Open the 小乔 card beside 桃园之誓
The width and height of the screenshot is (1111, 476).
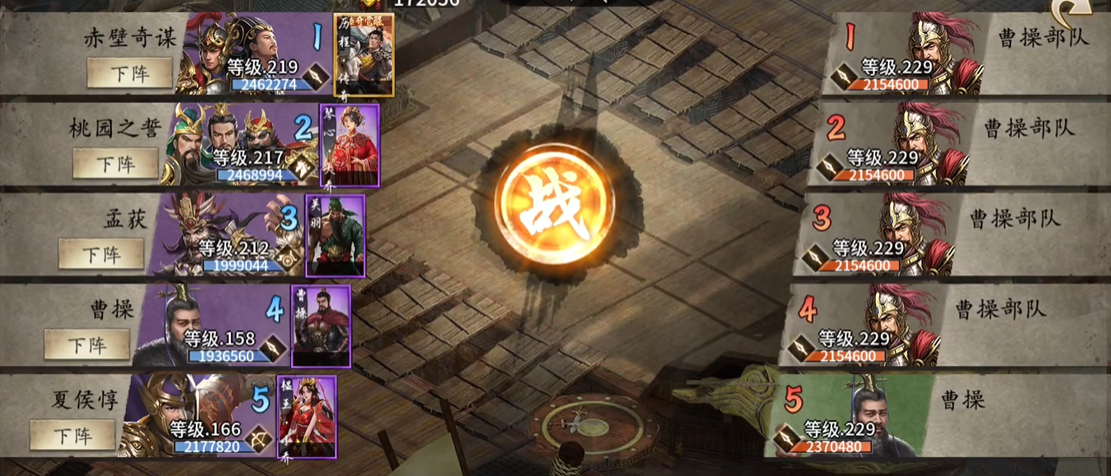349,145
